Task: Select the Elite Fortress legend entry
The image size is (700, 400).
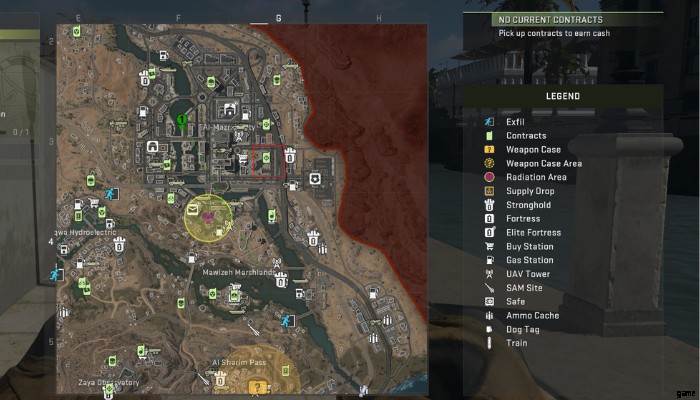Action: 533,233
